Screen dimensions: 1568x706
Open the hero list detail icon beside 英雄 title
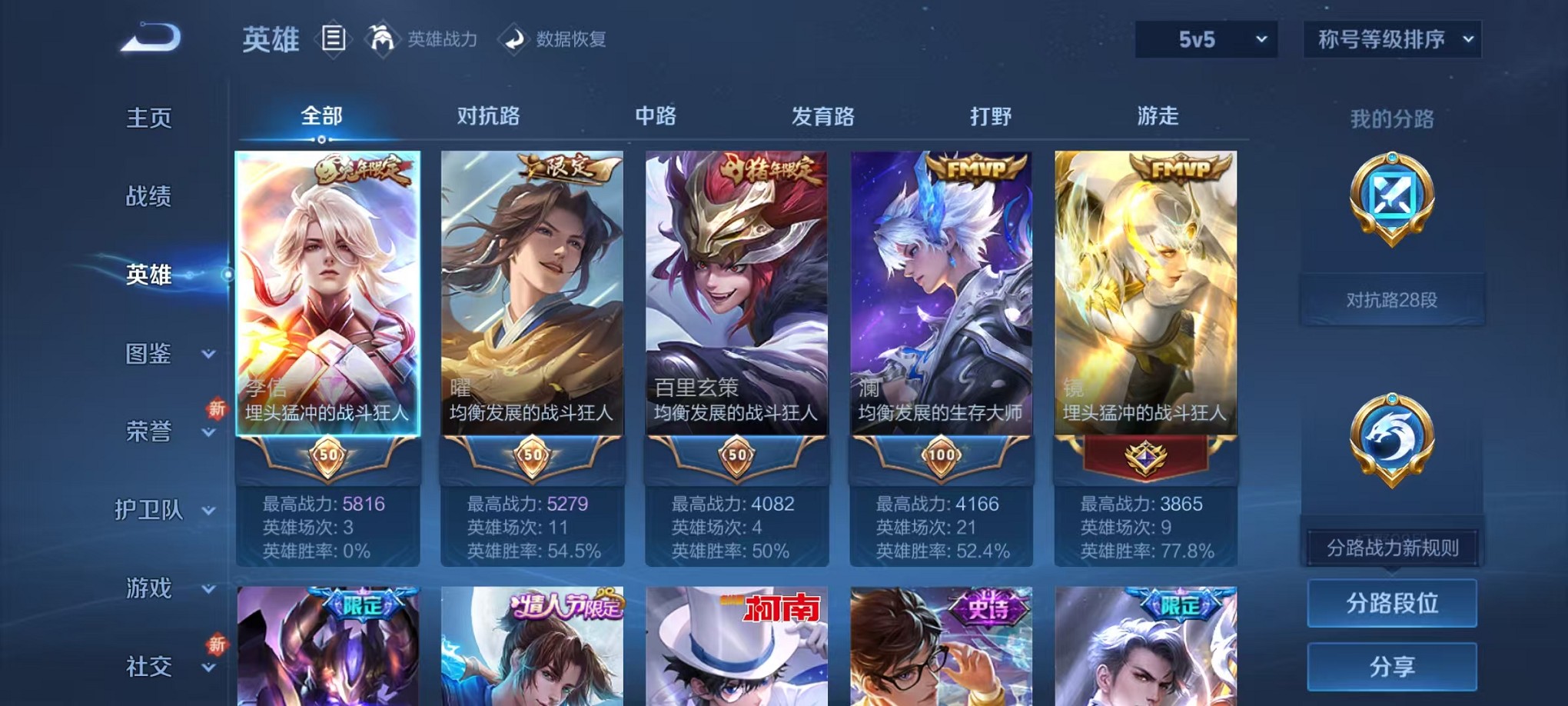coord(334,39)
